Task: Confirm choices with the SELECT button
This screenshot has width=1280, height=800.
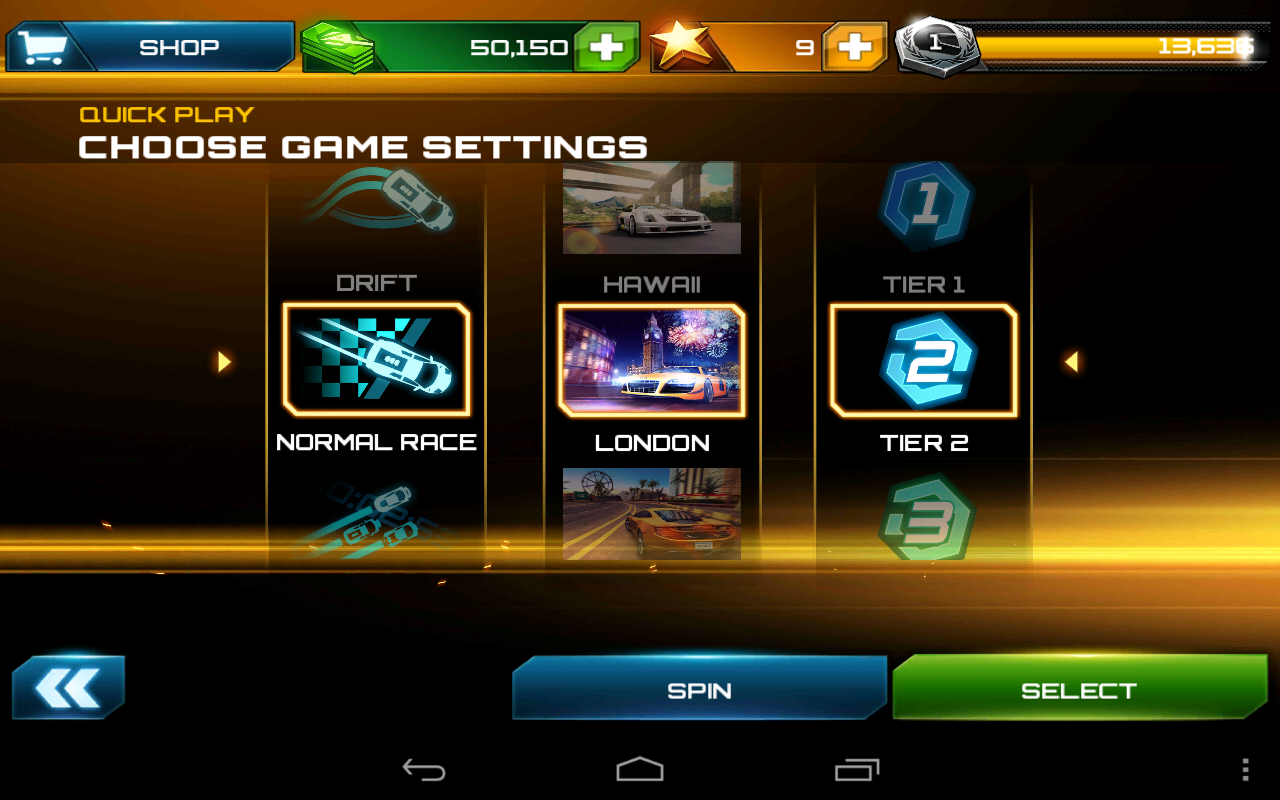Action: click(1080, 689)
